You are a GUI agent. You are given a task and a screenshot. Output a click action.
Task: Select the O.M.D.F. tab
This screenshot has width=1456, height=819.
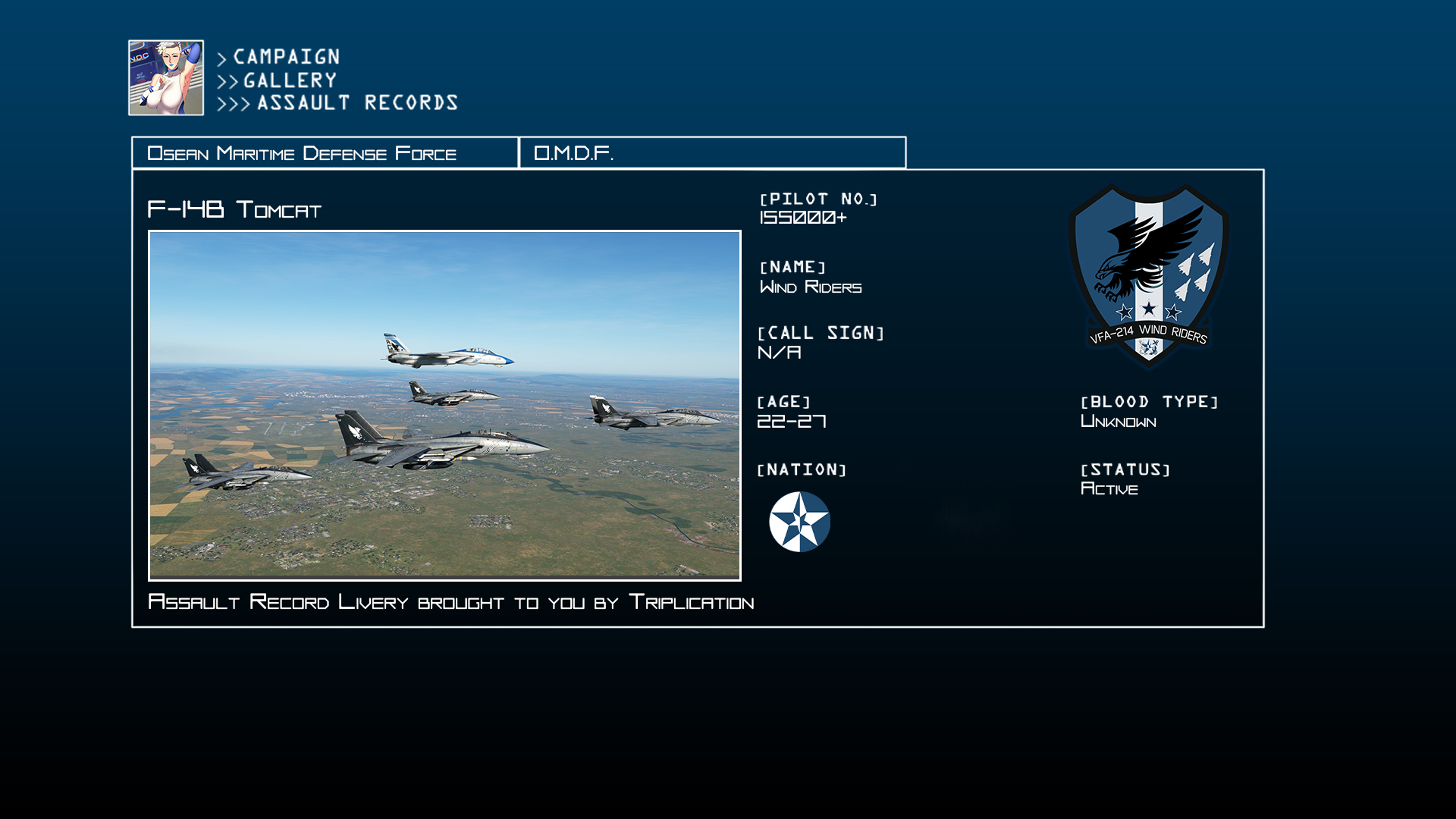pos(712,153)
